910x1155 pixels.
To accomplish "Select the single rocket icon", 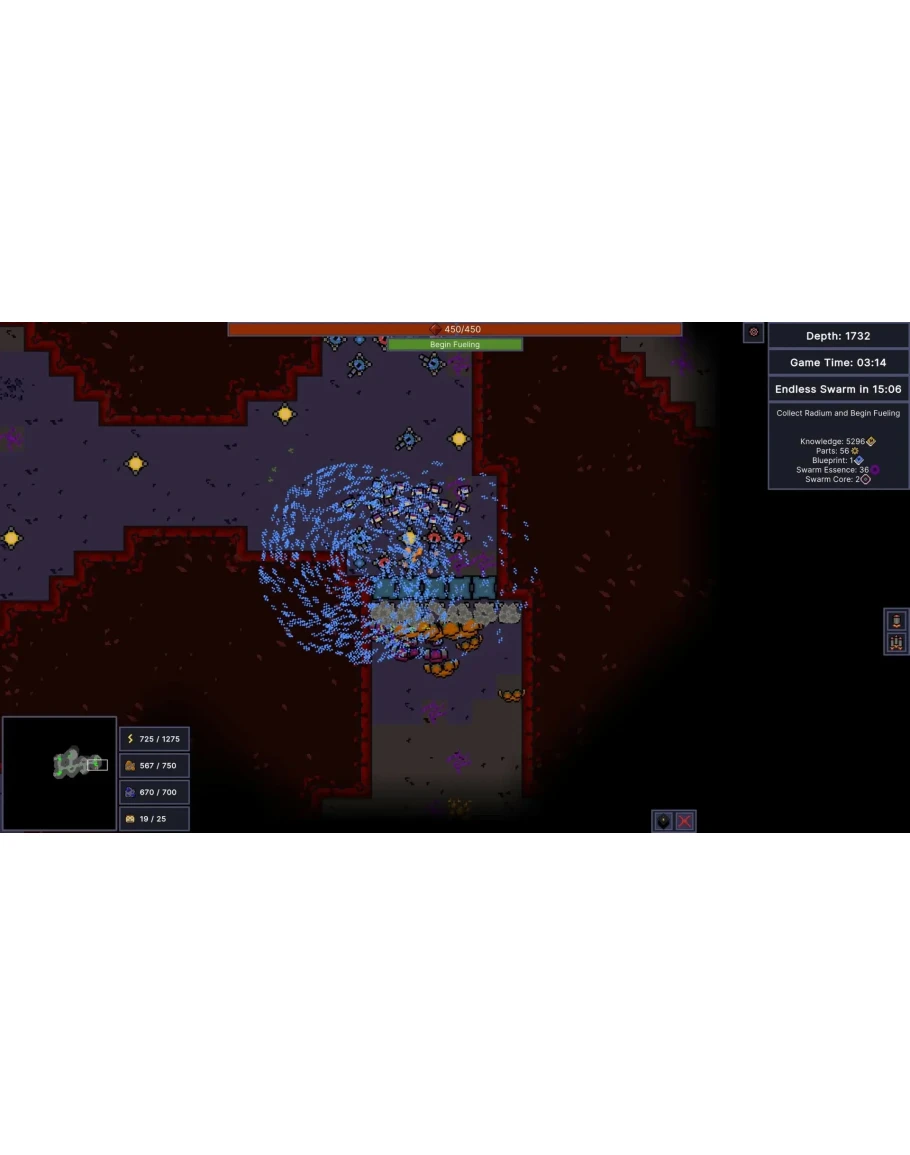I will [x=896, y=621].
